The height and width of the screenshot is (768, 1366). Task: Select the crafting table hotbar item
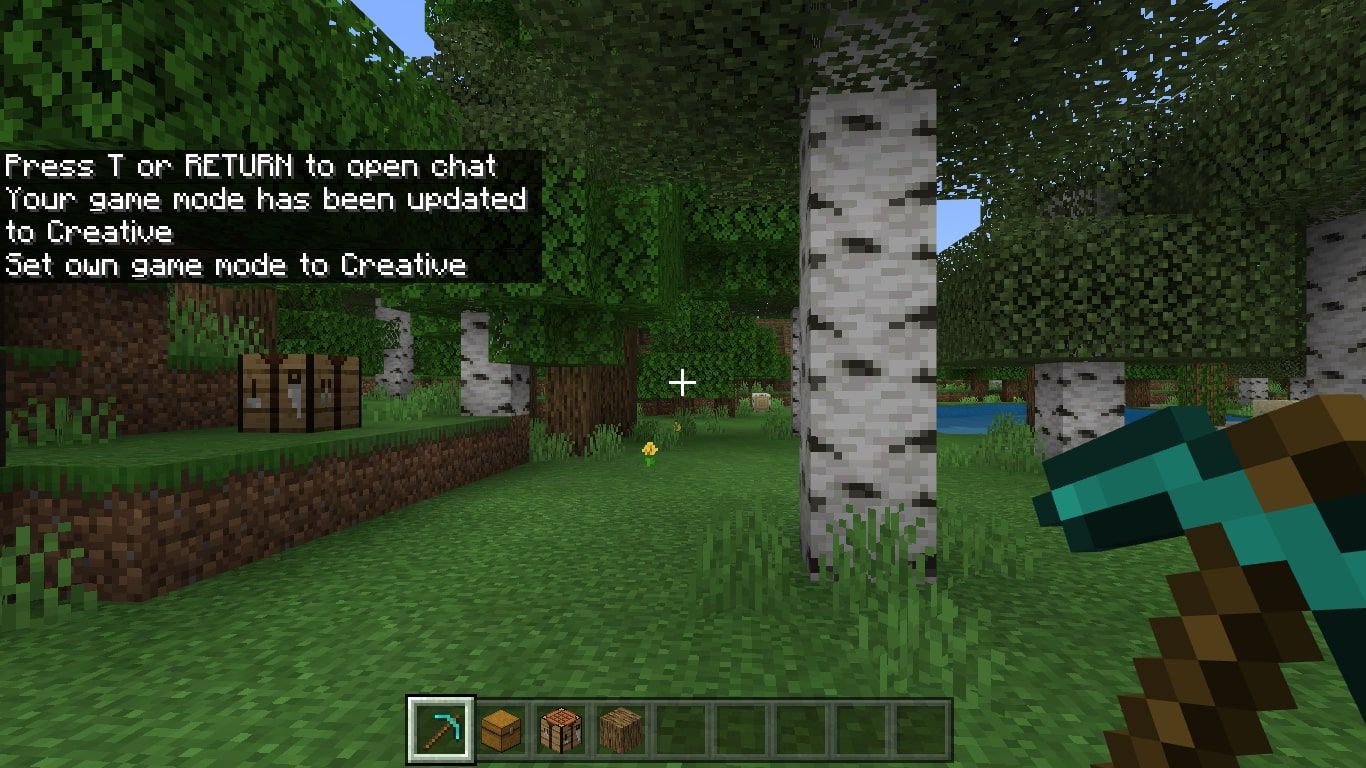click(562, 730)
